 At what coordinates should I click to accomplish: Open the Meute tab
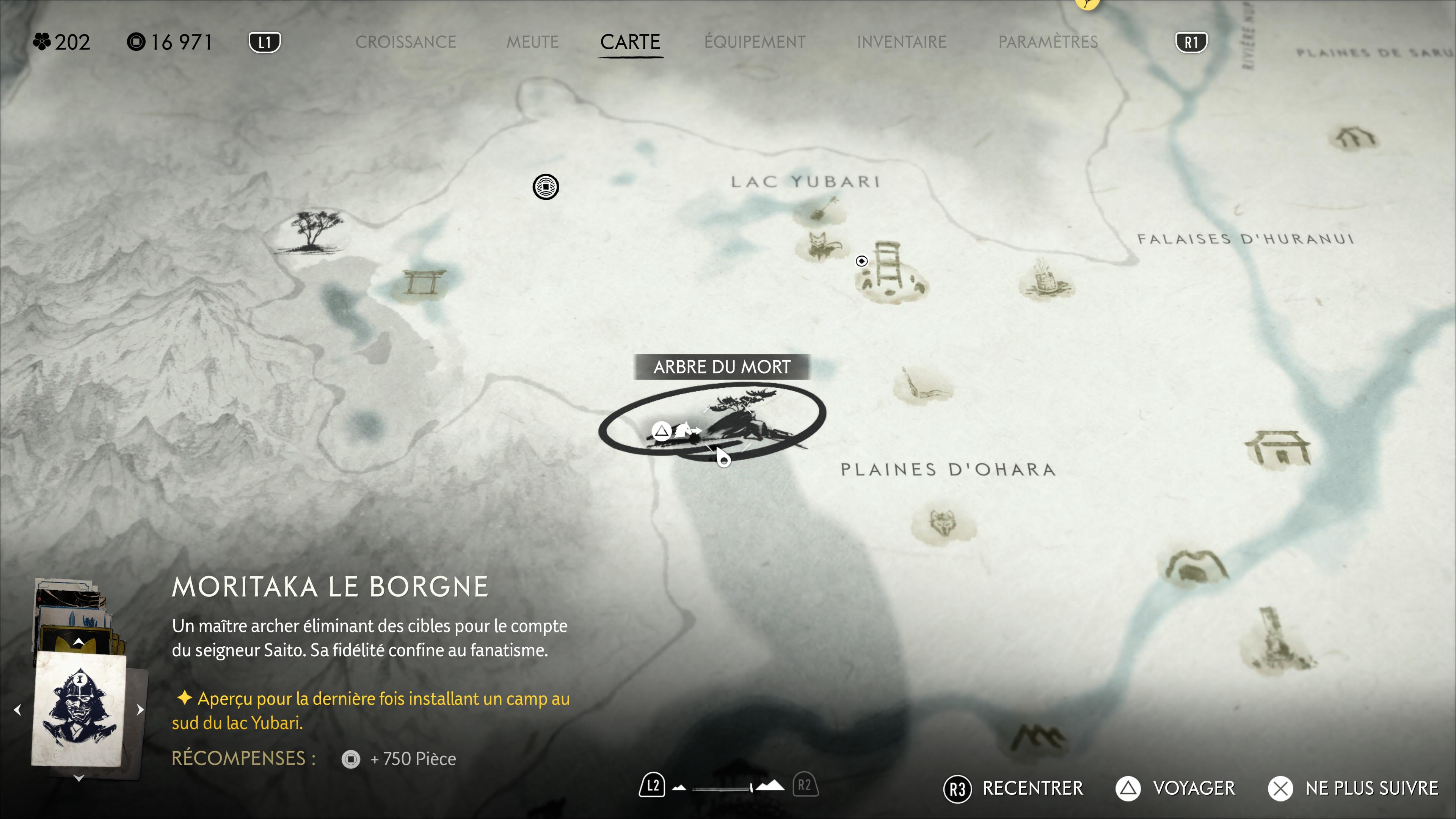pyautogui.click(x=532, y=42)
